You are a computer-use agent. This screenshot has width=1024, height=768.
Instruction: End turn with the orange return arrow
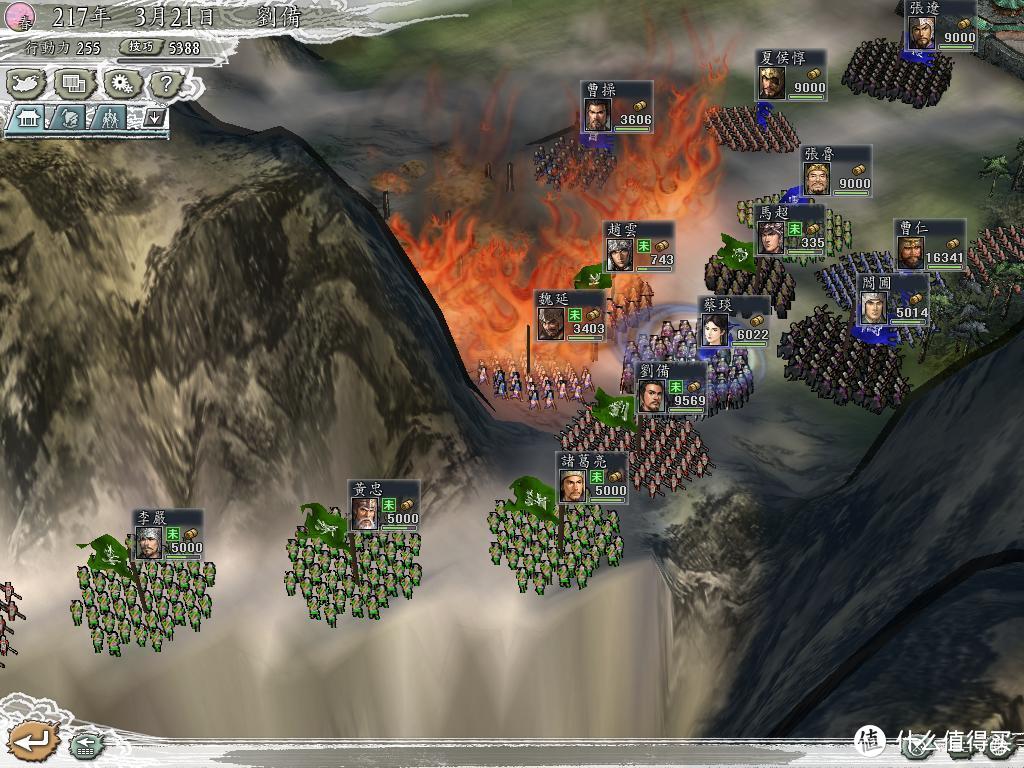pos(32,741)
